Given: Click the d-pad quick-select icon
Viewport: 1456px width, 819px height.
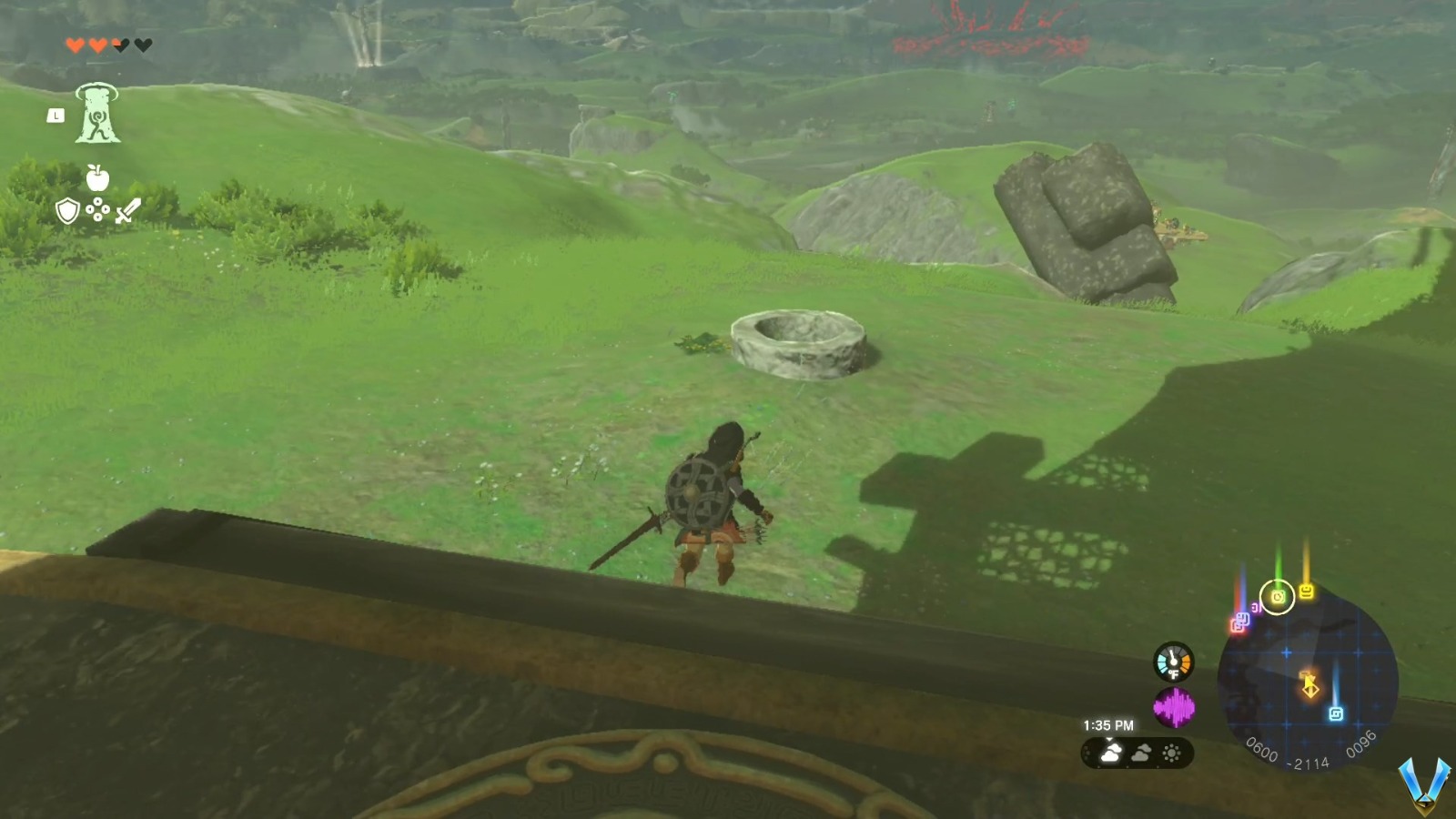Looking at the screenshot, I should coord(97,209).
